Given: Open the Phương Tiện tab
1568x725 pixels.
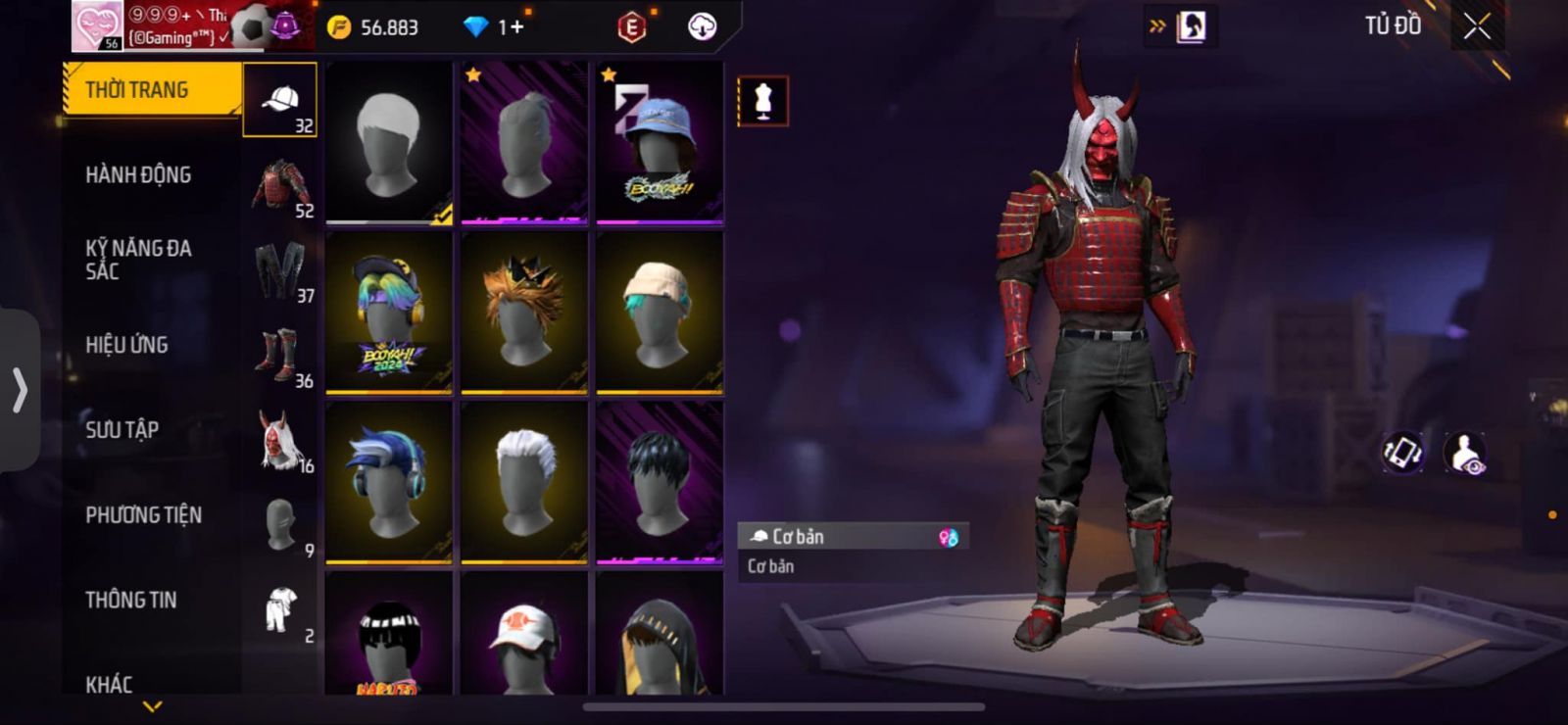Looking at the screenshot, I should (x=143, y=515).
